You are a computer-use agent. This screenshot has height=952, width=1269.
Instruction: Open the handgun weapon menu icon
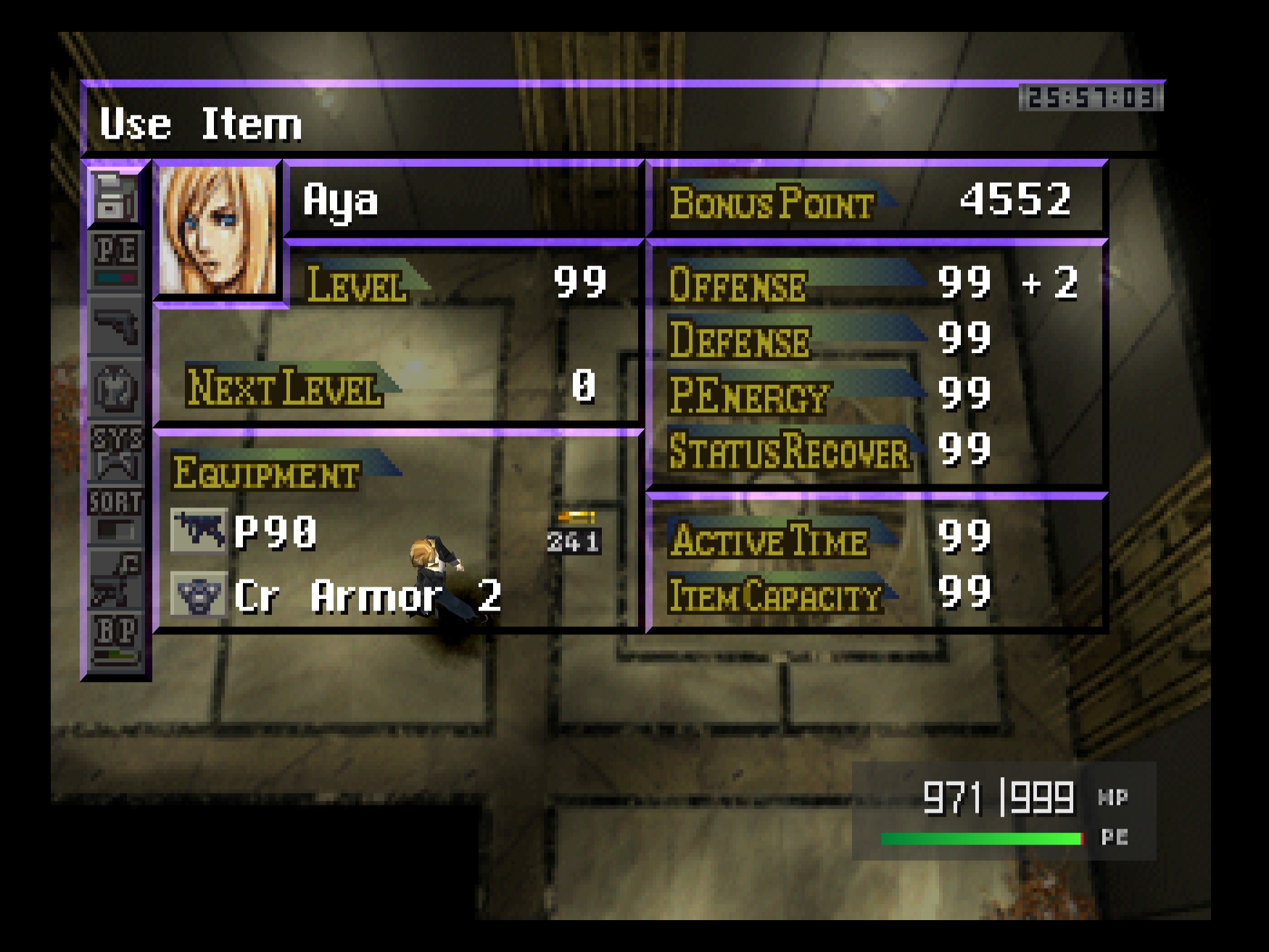point(115,326)
